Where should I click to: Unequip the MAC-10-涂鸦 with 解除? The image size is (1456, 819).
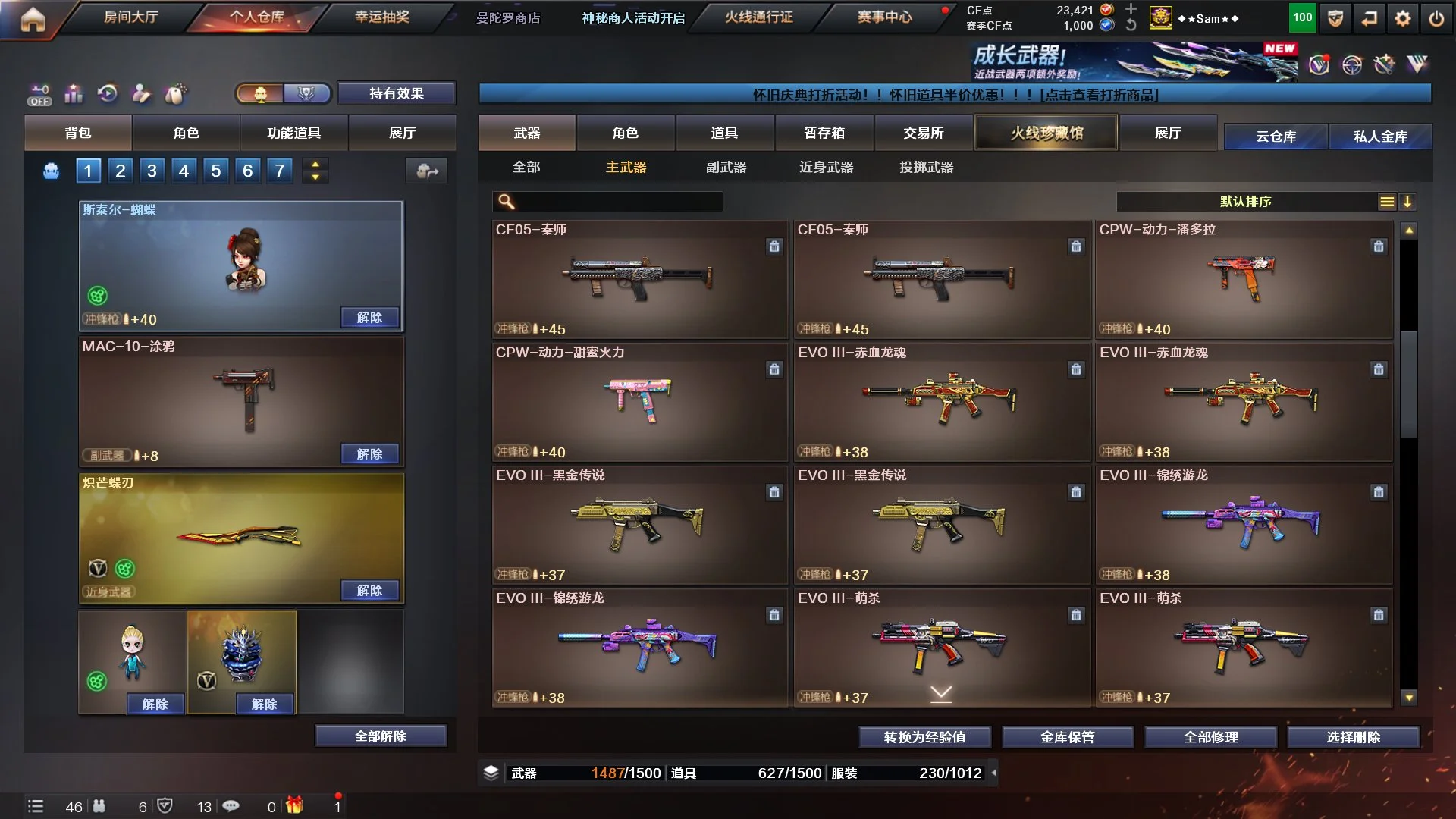(x=369, y=453)
